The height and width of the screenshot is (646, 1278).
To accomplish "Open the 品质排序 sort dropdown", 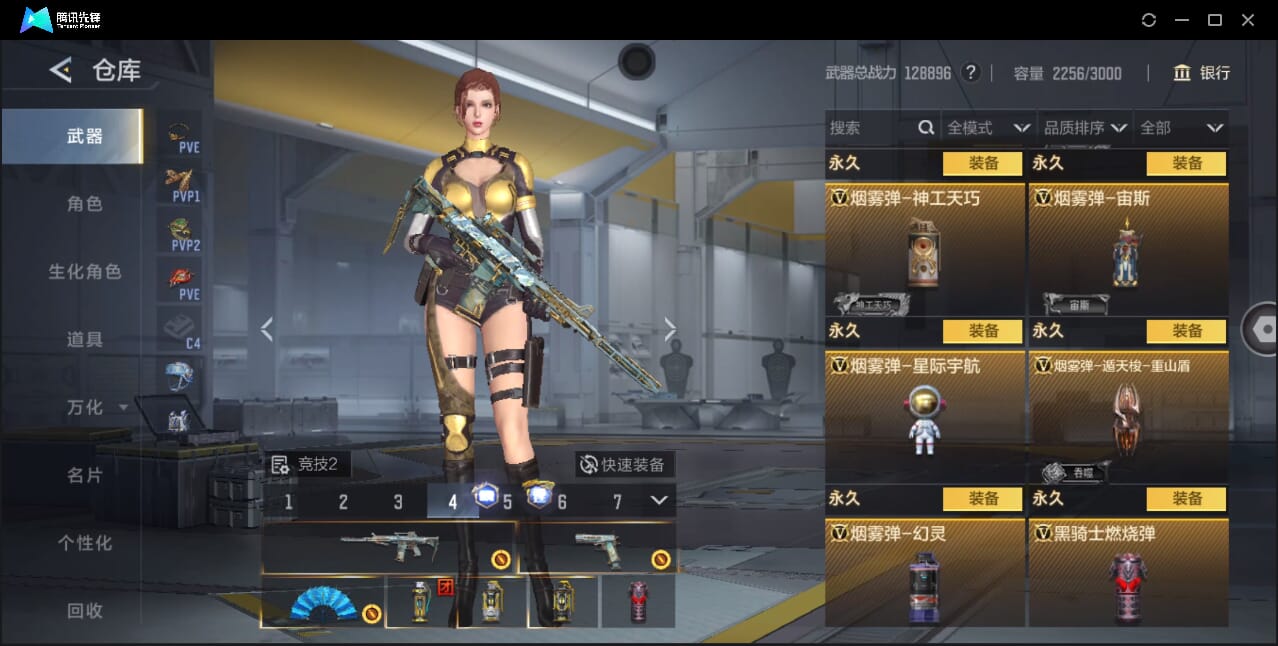I will pyautogui.click(x=1085, y=128).
